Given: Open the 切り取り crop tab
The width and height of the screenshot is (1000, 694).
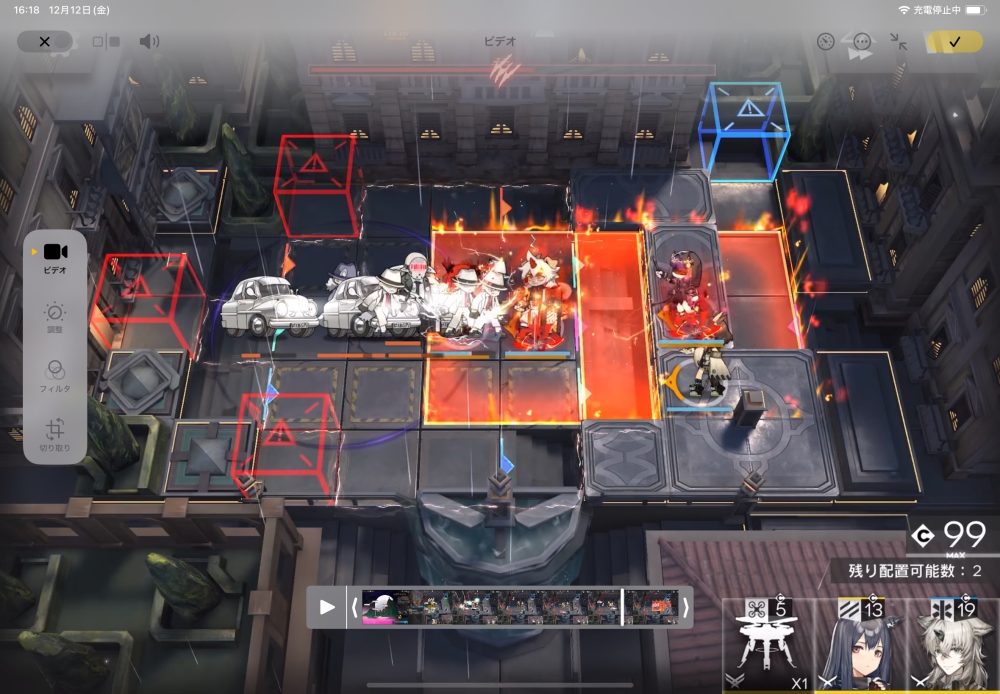Looking at the screenshot, I should pyautogui.click(x=55, y=436).
